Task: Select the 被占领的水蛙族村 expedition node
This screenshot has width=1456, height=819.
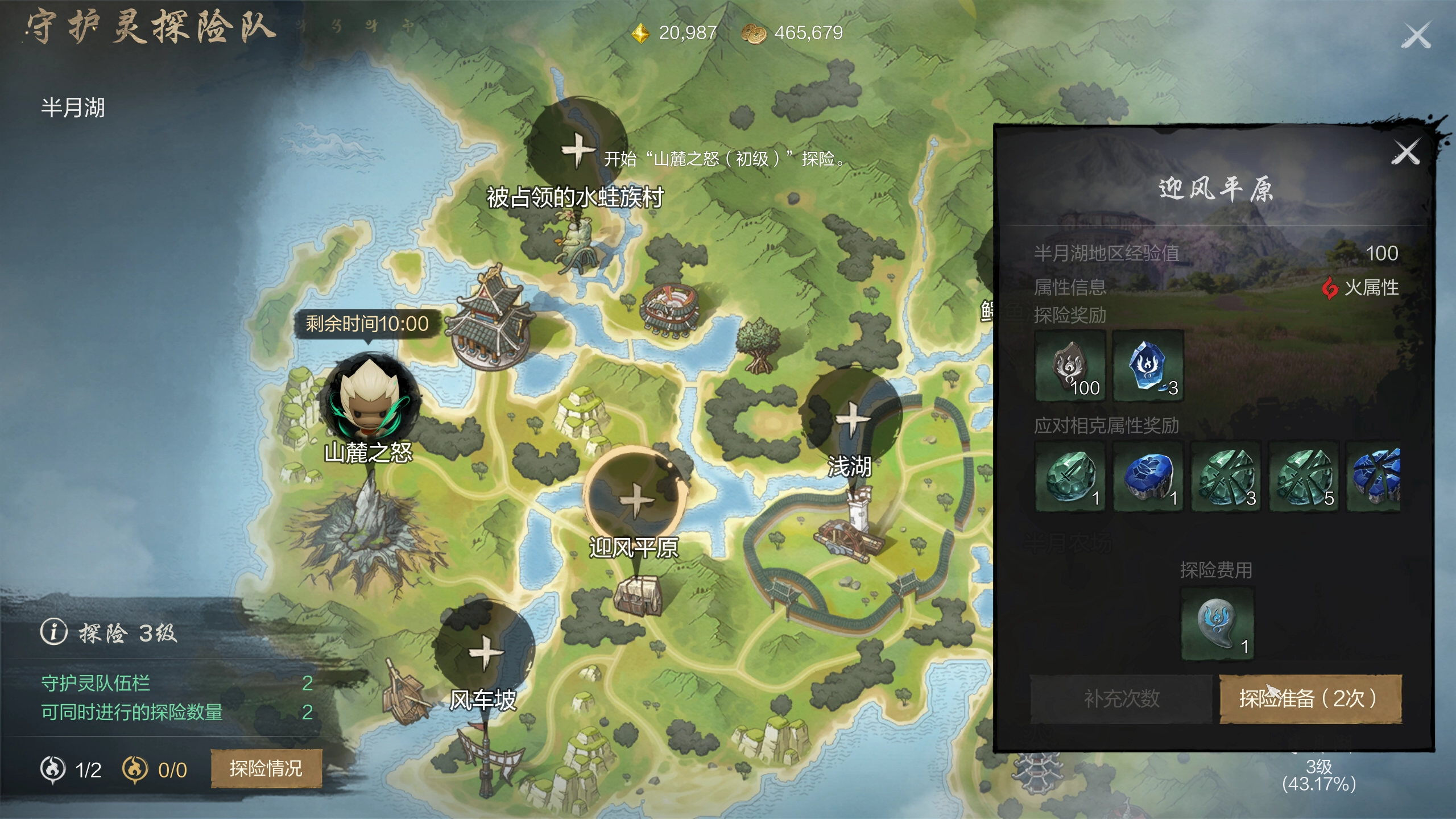Action: tap(577, 149)
